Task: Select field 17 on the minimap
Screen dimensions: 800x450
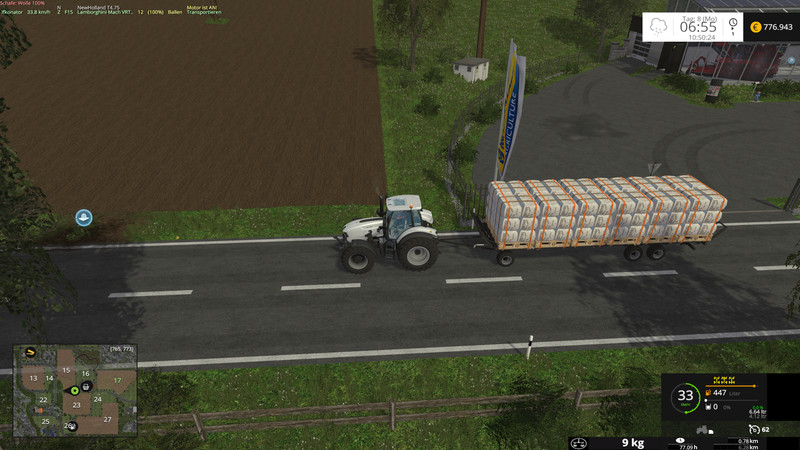Action: [118, 380]
